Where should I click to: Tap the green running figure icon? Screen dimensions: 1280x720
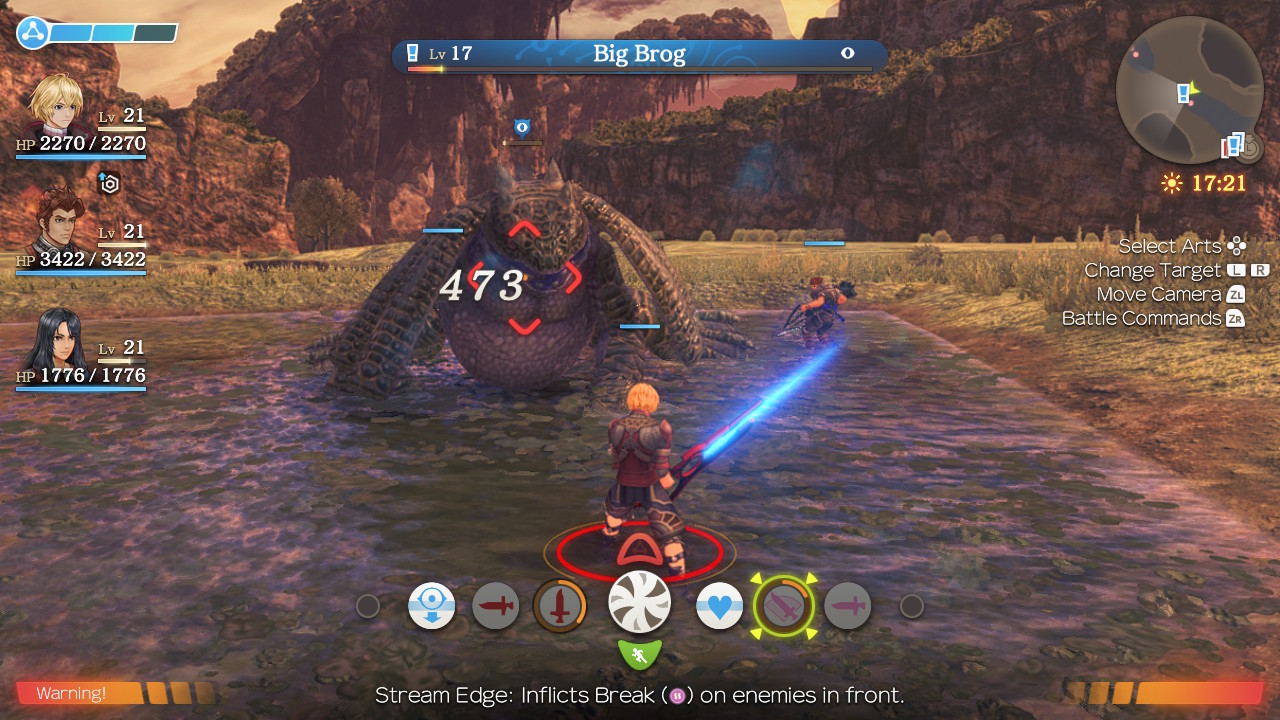(x=640, y=656)
